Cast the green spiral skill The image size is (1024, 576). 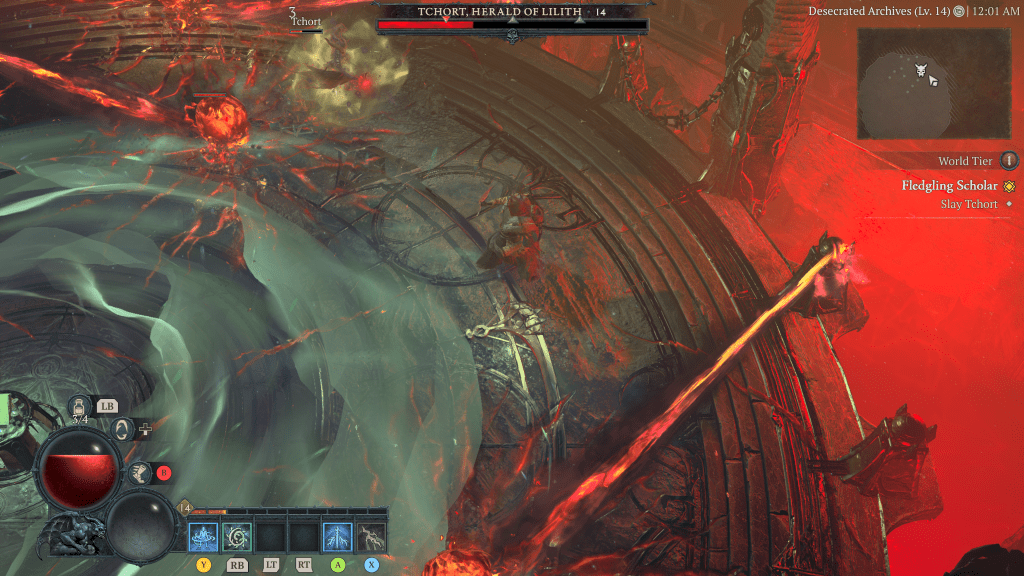[x=238, y=537]
